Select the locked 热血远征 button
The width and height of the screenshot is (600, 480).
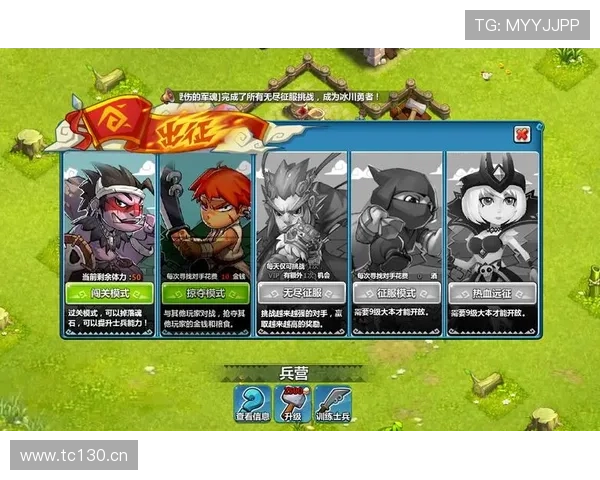(491, 293)
